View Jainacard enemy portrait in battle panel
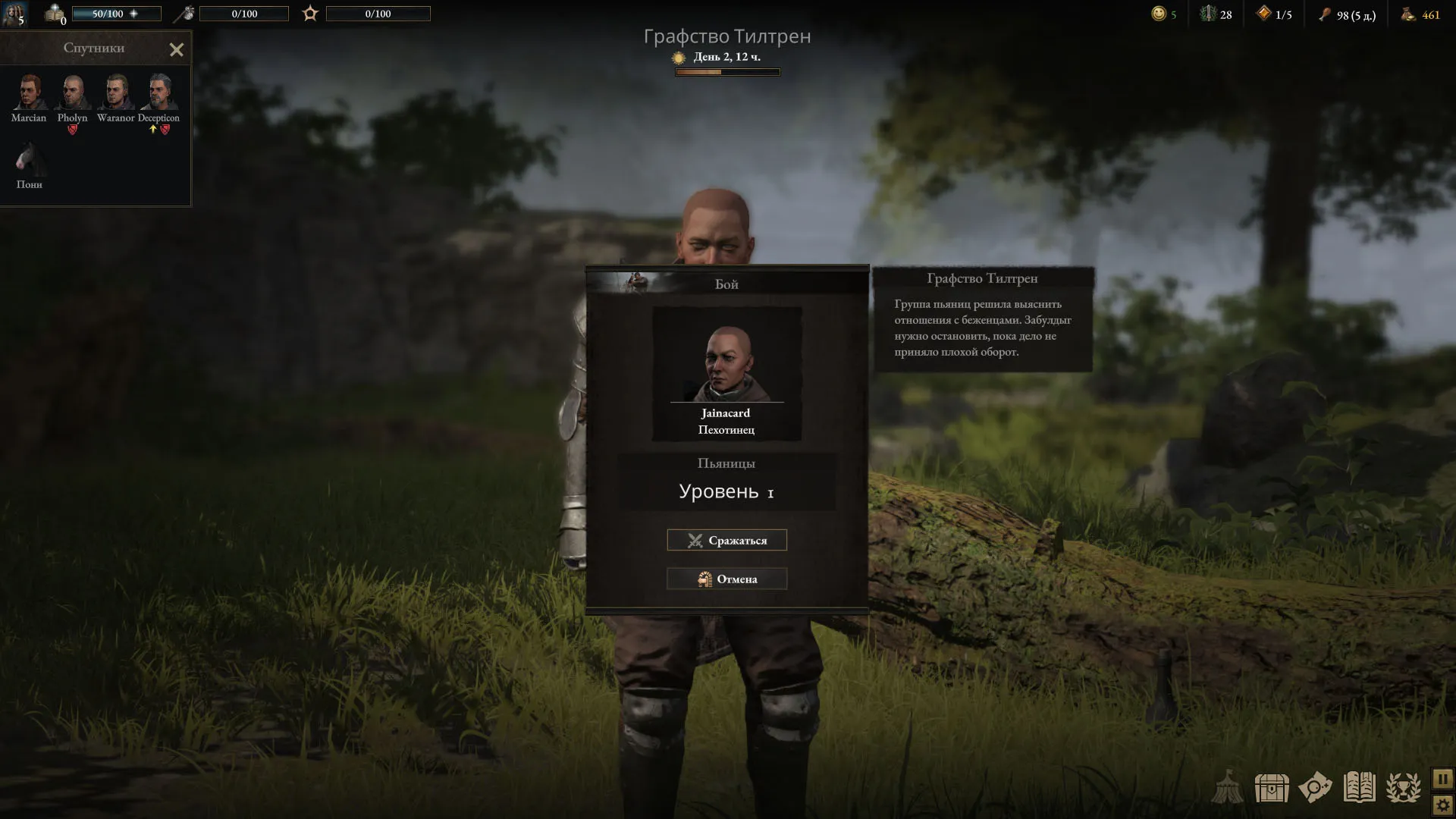The image size is (1456, 819). pos(726,363)
